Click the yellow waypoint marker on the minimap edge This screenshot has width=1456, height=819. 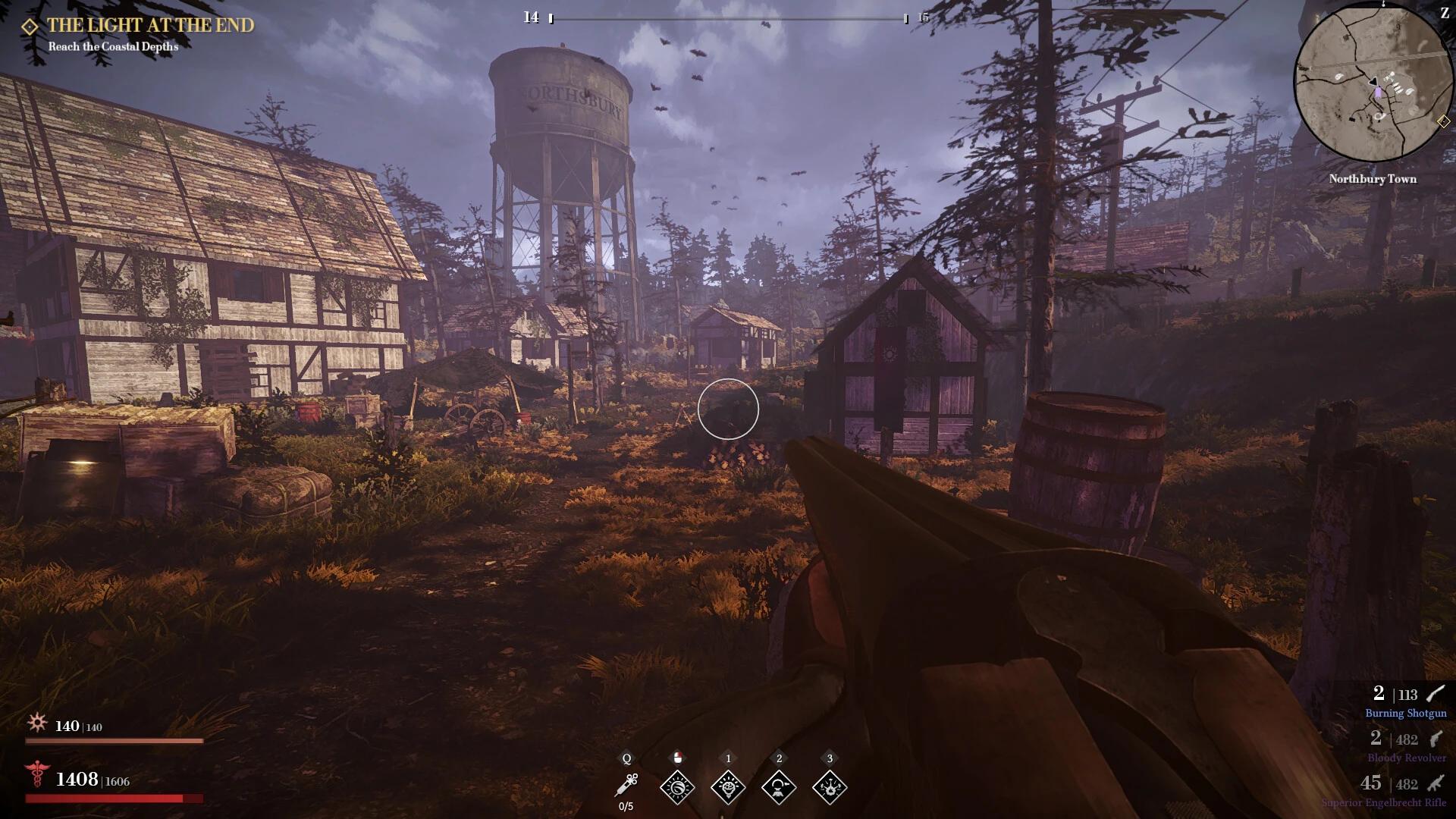[1442, 119]
